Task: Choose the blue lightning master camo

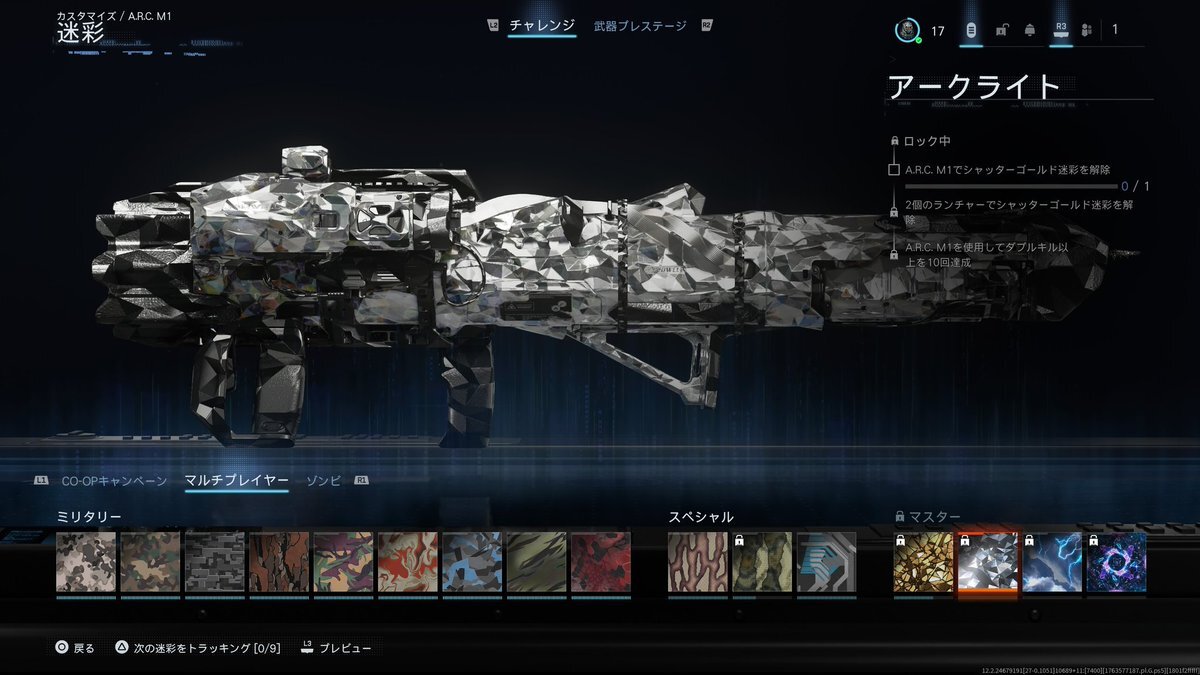Action: (x=1052, y=562)
